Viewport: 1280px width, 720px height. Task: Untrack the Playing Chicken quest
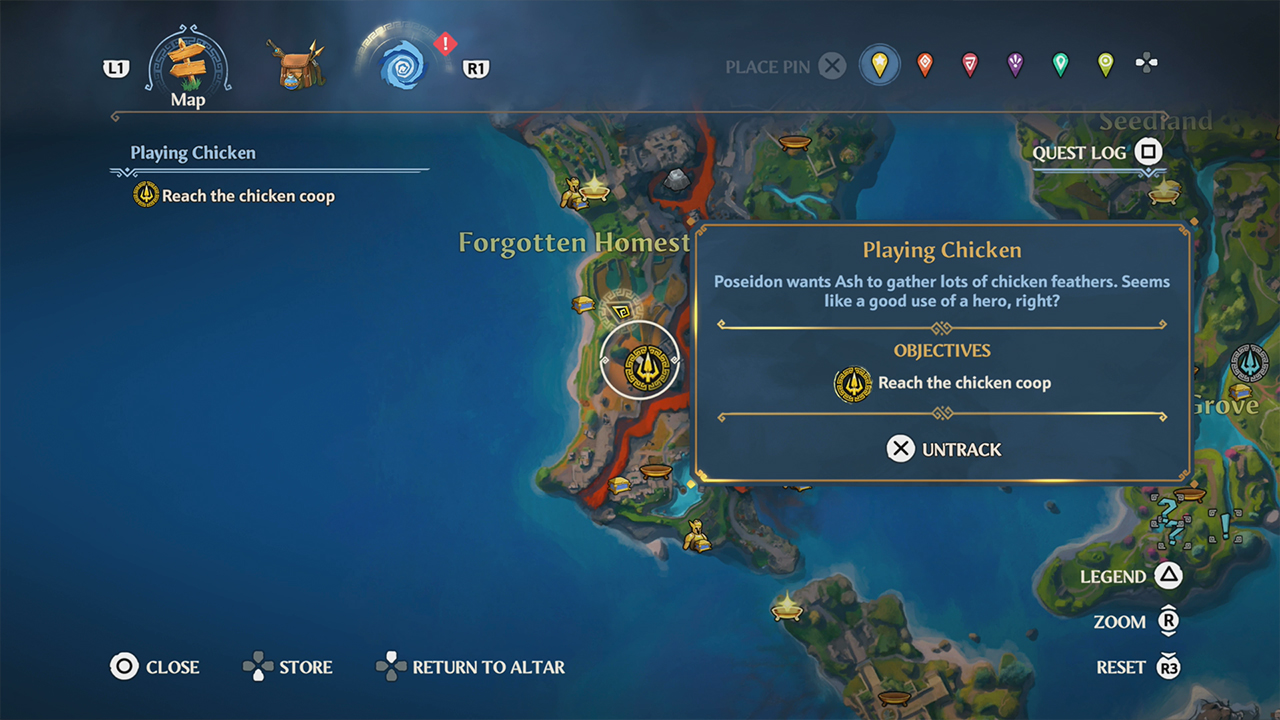pos(943,449)
